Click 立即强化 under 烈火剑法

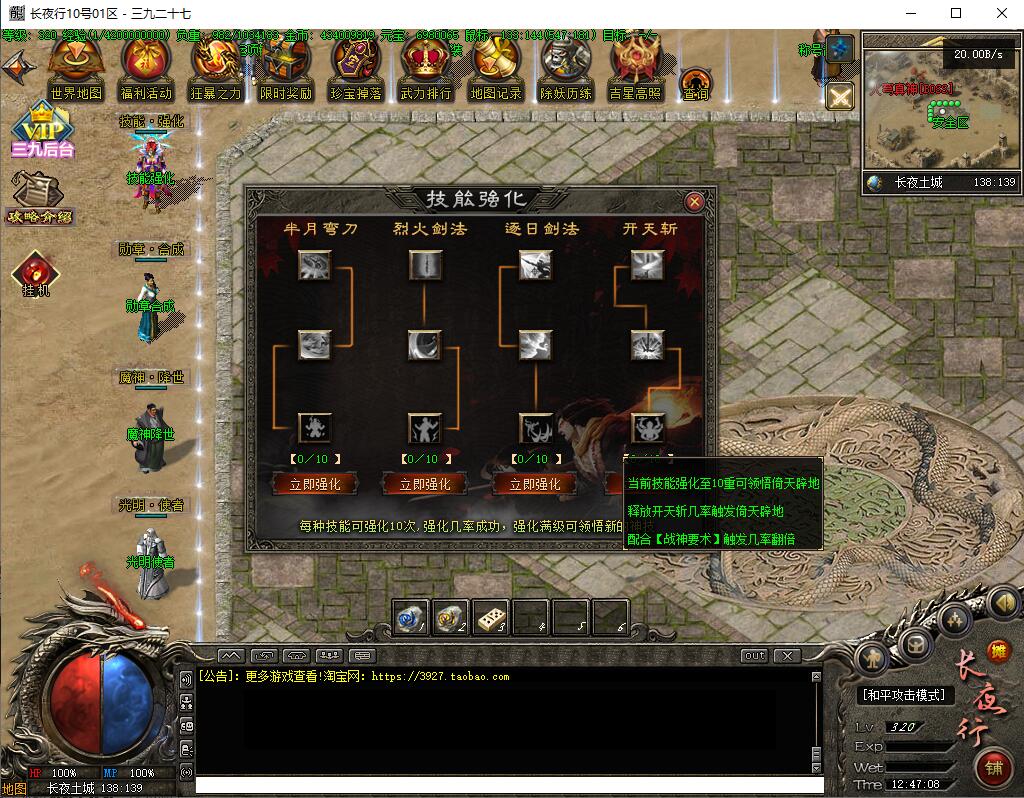424,484
